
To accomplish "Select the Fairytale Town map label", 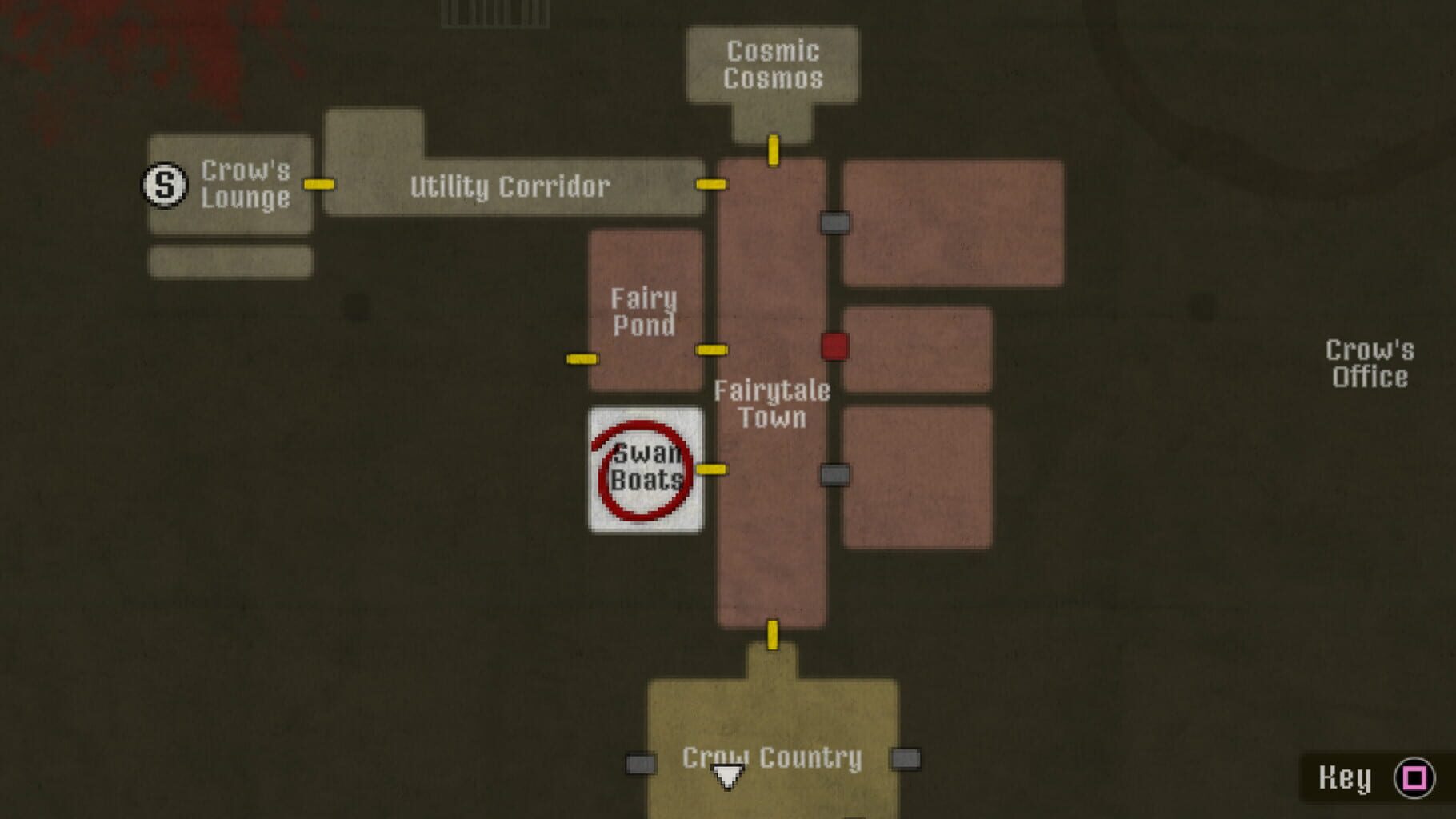I will coord(772,404).
